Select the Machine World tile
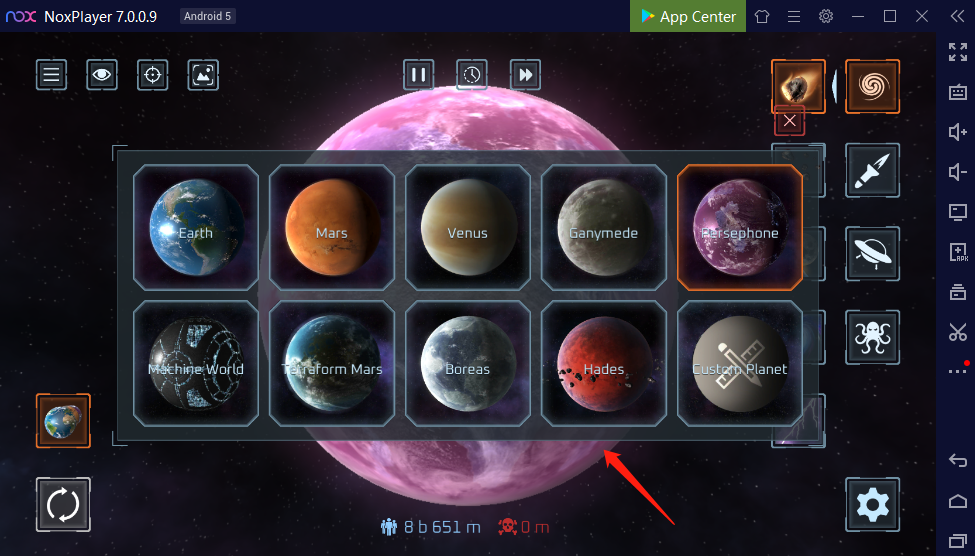 (196, 364)
